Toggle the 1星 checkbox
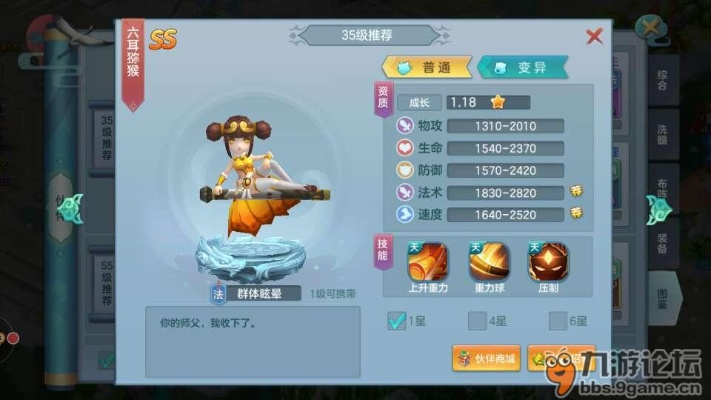 pyautogui.click(x=397, y=320)
